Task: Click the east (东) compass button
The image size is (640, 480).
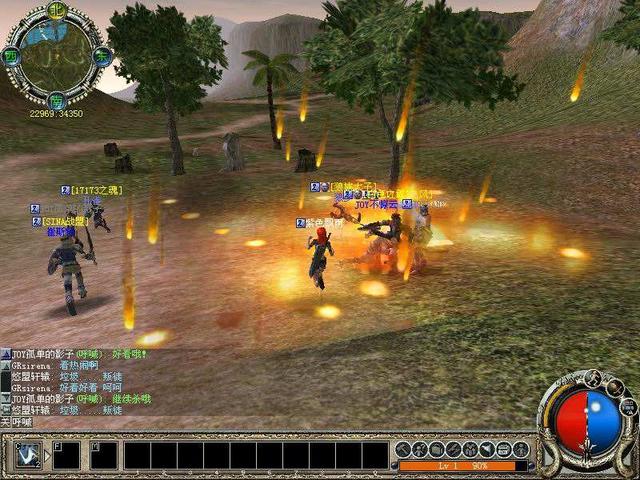Action: (100, 56)
